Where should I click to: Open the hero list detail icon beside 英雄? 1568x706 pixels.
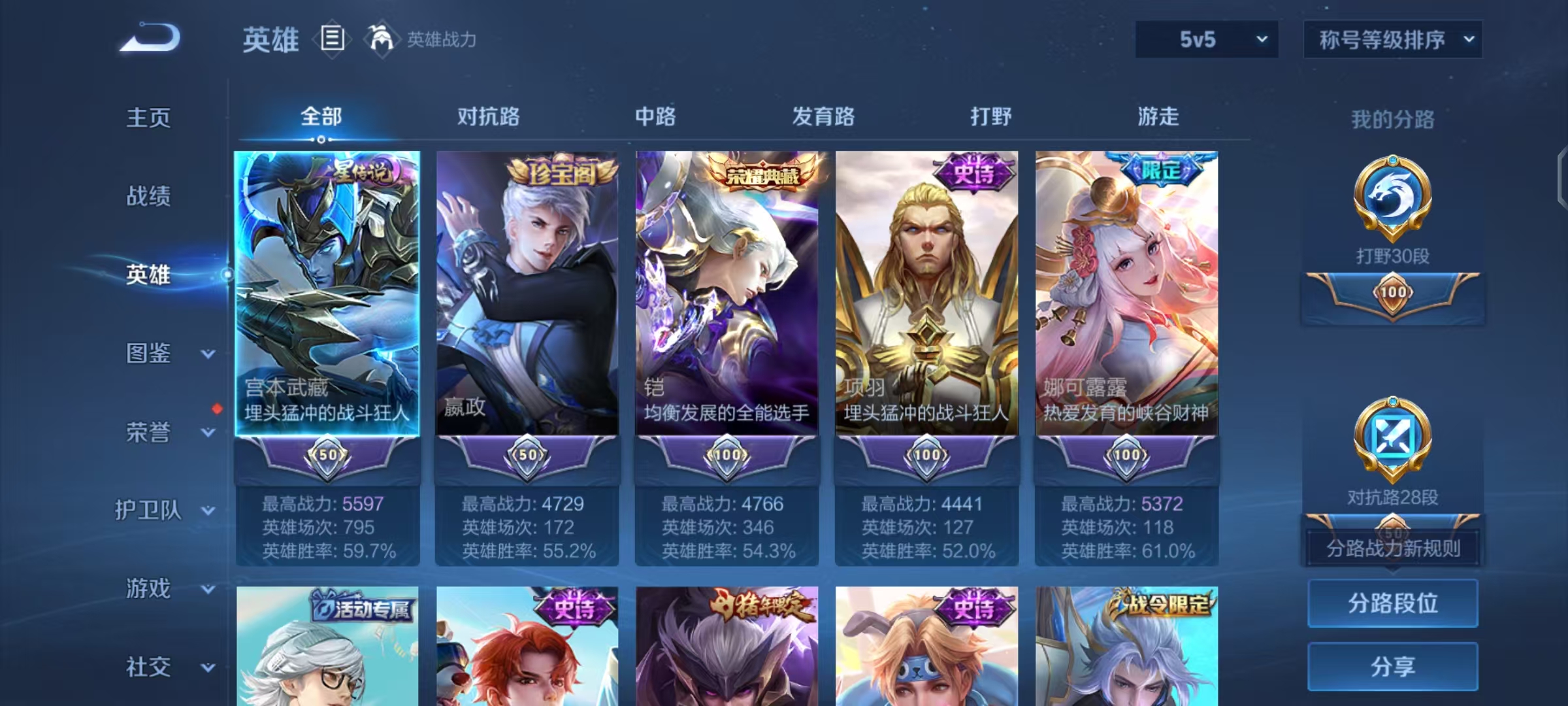[332, 40]
